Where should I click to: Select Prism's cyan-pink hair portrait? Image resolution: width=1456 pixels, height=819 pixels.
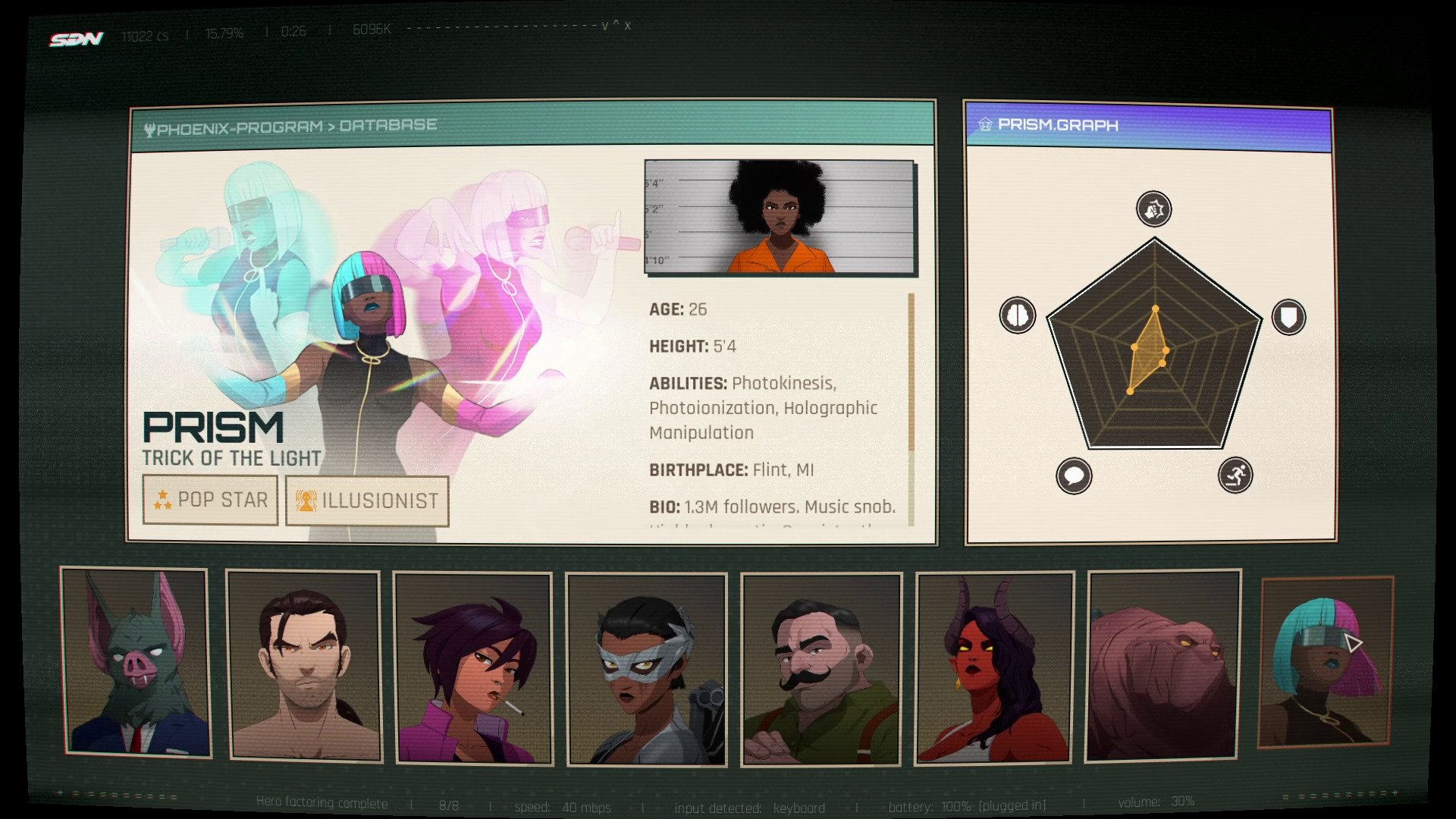[x=1326, y=661]
